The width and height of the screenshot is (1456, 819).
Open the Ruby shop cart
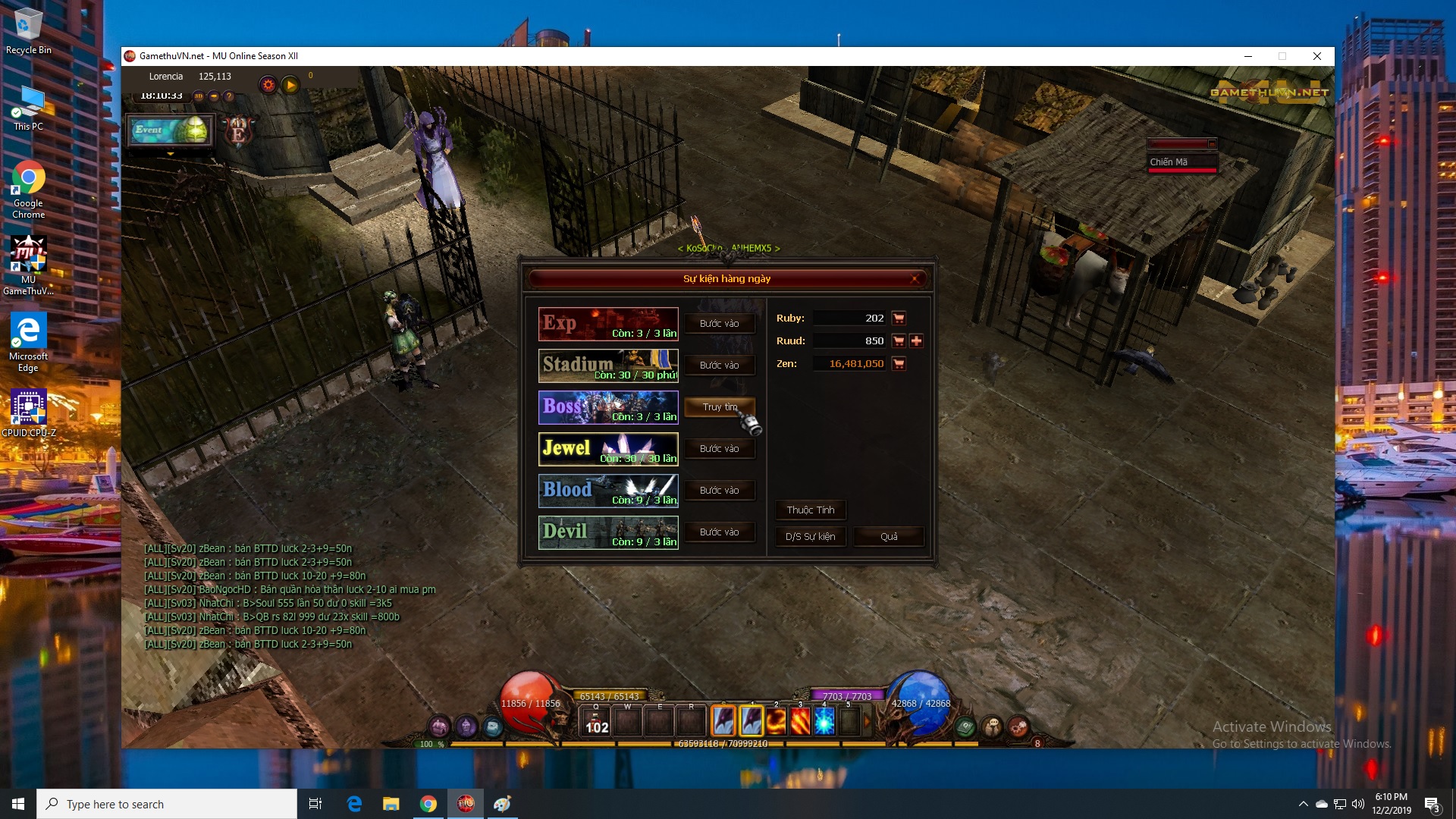pos(899,318)
